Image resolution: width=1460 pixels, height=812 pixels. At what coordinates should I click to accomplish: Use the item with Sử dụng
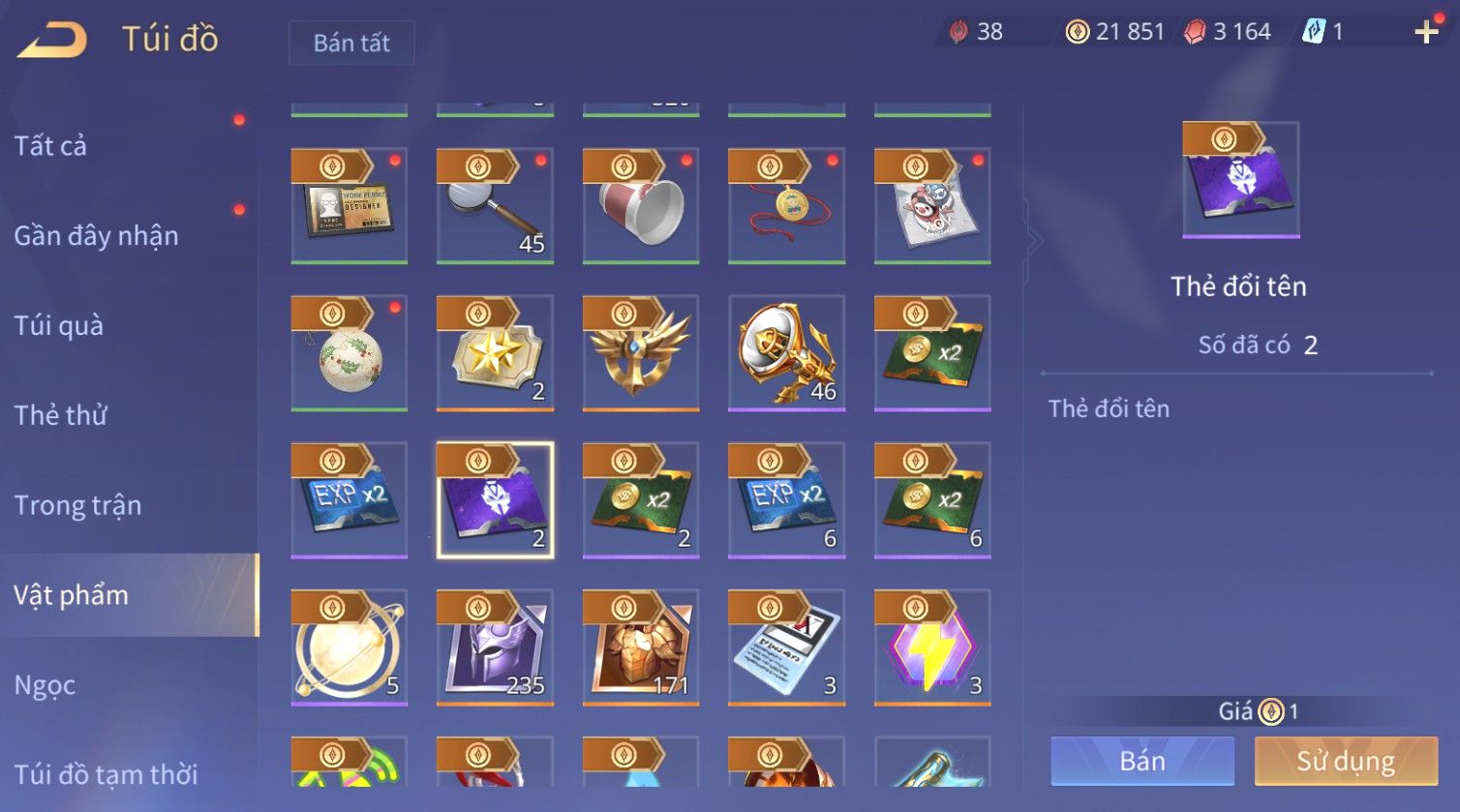tap(1346, 761)
